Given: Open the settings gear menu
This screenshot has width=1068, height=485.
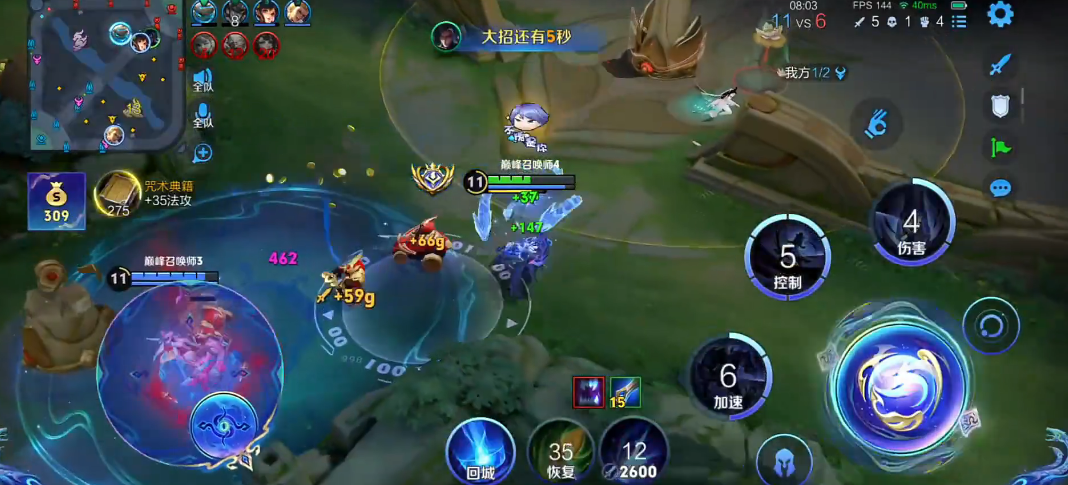Looking at the screenshot, I should click(x=1000, y=14).
